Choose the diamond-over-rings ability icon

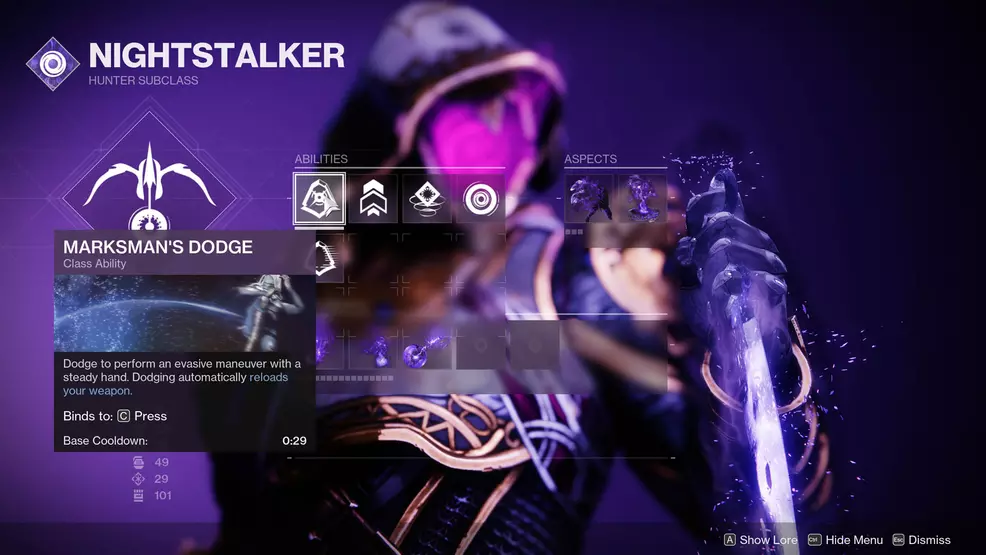[x=427, y=199]
